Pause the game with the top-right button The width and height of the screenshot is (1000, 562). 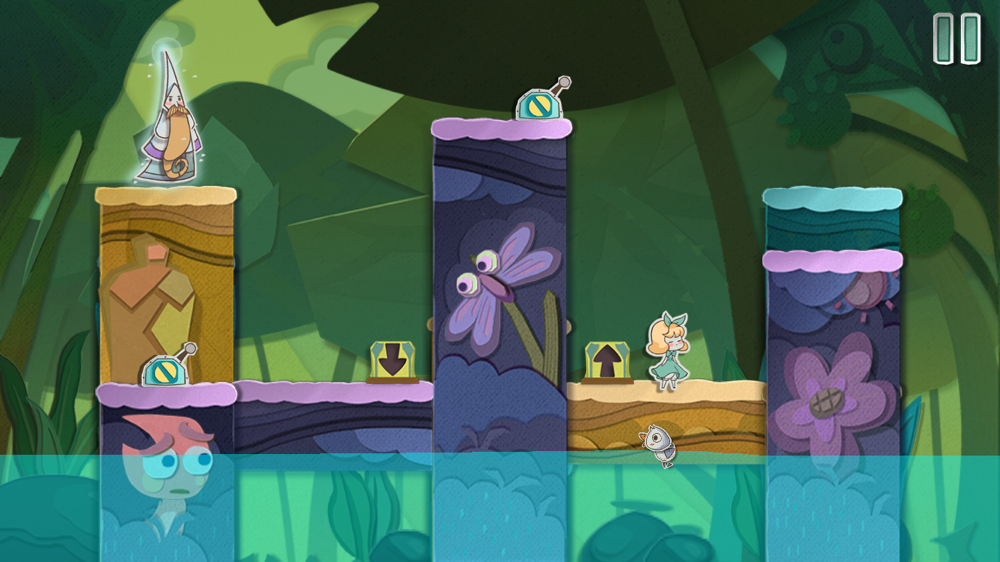pos(956,39)
